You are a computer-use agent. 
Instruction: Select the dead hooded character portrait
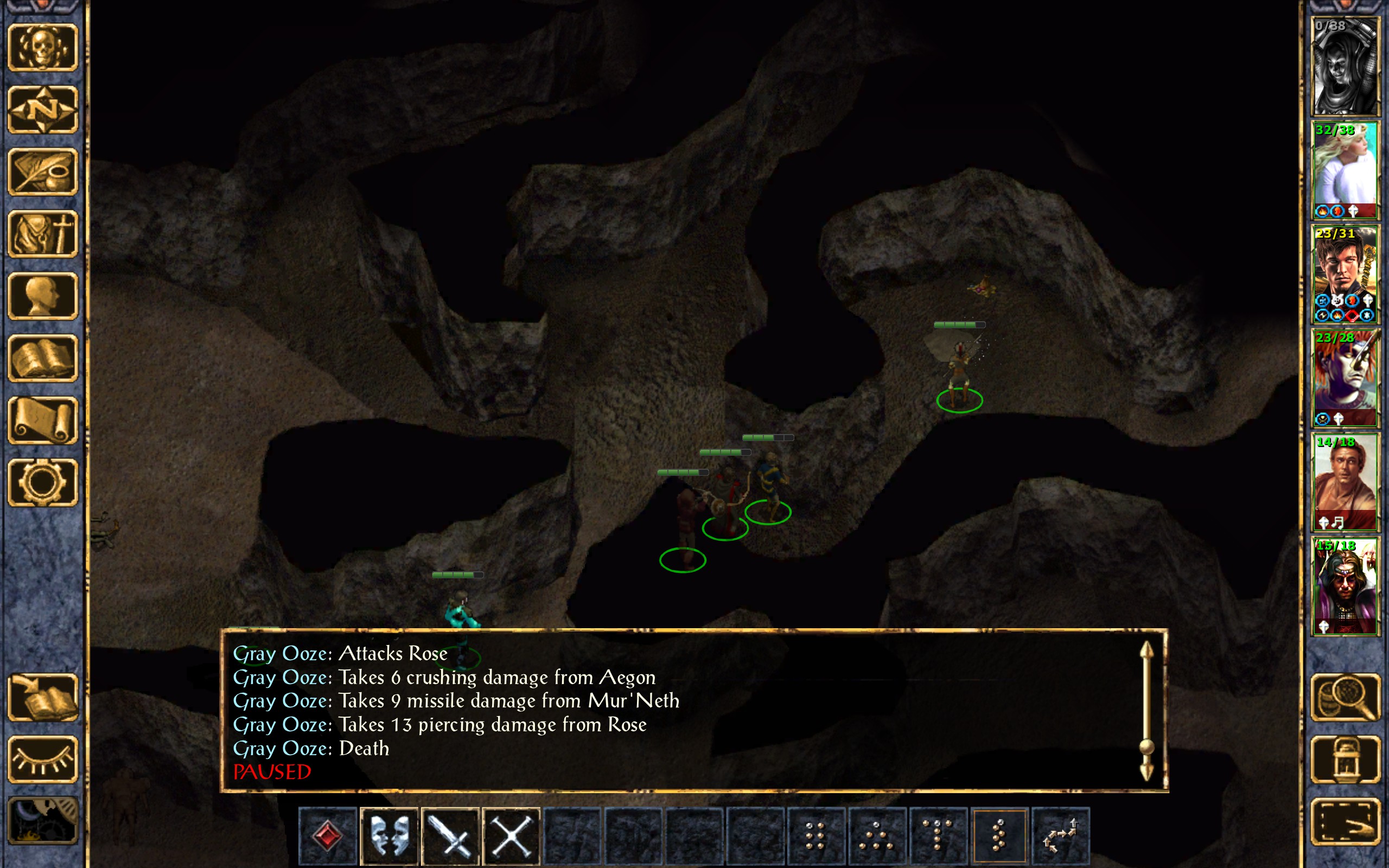coord(1345,66)
